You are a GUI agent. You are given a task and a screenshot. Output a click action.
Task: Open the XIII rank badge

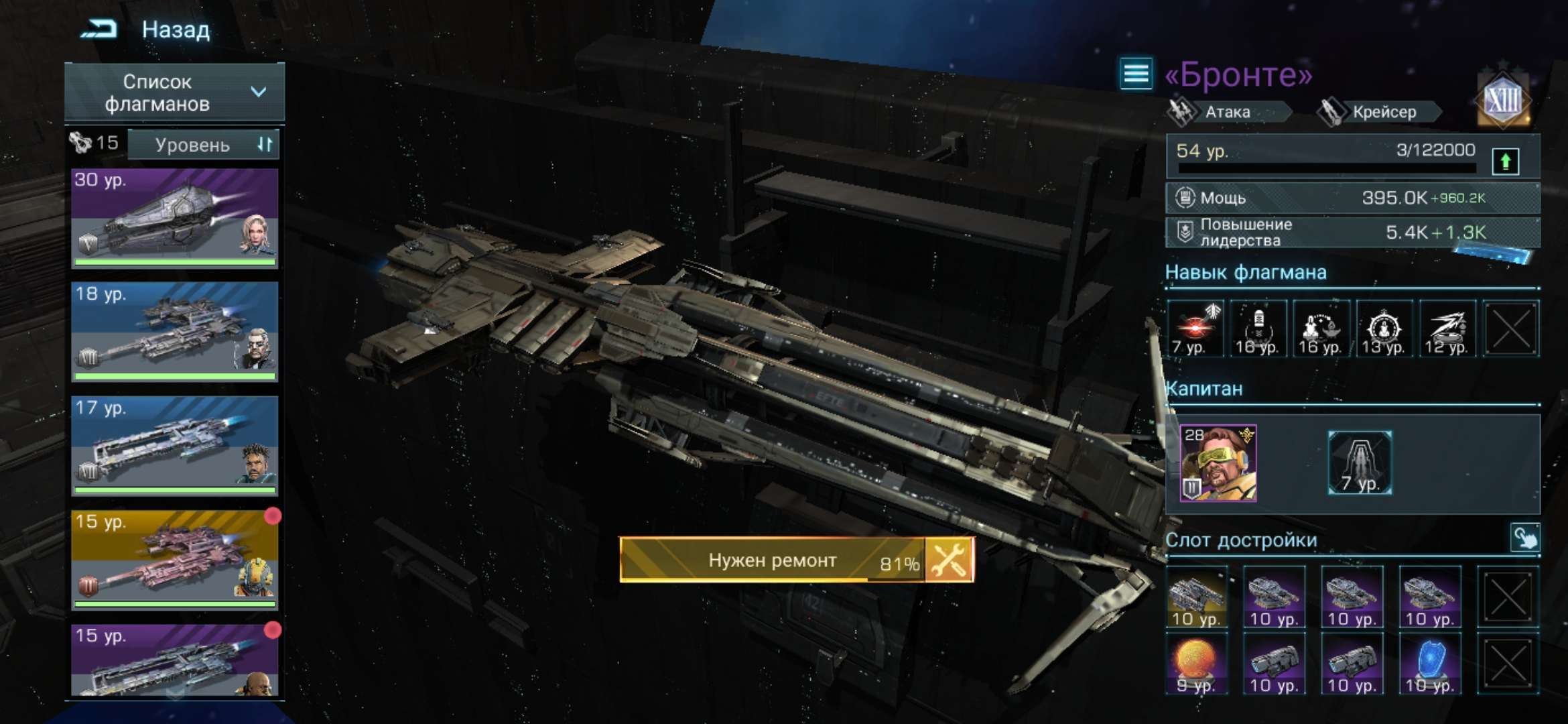(x=1503, y=102)
